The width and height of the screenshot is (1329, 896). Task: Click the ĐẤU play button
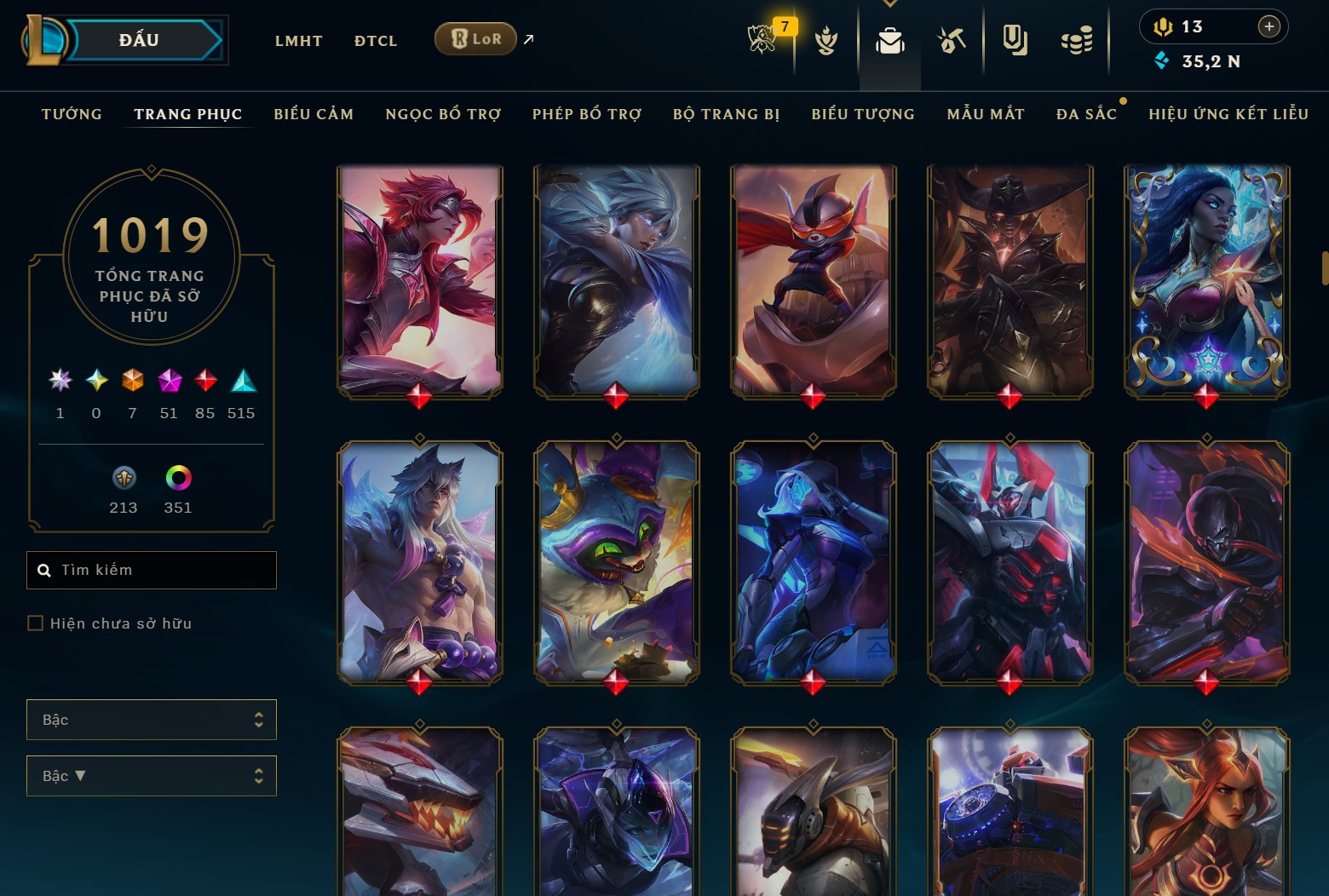click(x=140, y=40)
